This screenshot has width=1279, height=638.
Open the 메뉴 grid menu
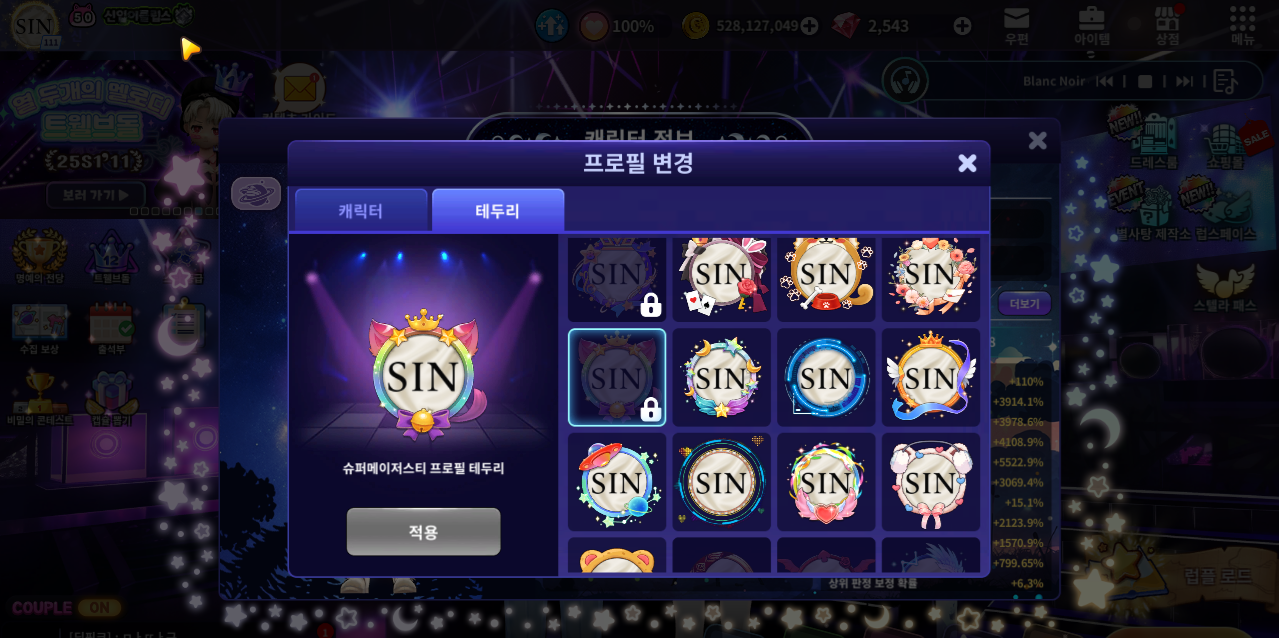click(x=1243, y=25)
